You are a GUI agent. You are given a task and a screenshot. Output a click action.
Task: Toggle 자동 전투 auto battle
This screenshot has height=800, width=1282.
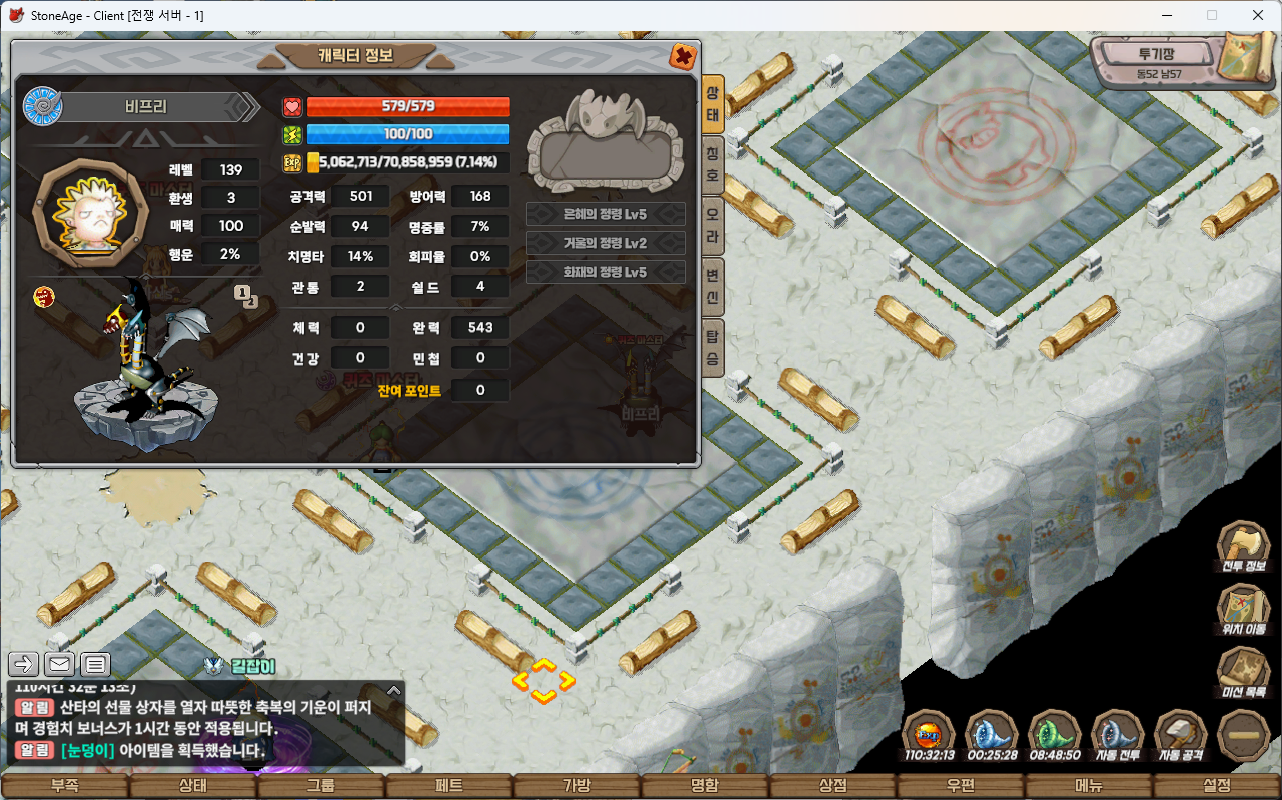[1117, 735]
